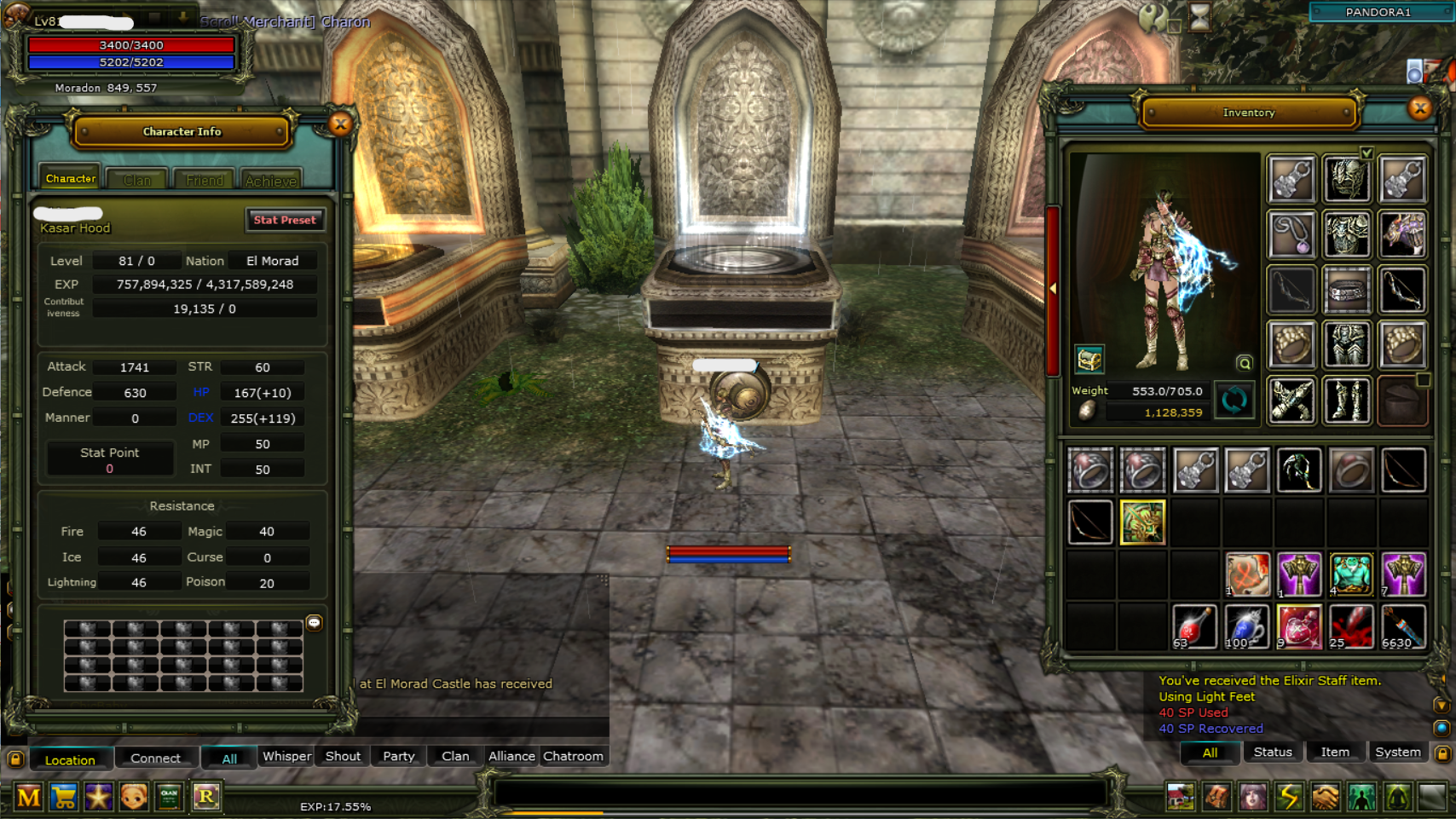Image resolution: width=1456 pixels, height=819 pixels.
Task: Select the red-marked scroll in inventory
Action: pyautogui.click(x=1246, y=574)
